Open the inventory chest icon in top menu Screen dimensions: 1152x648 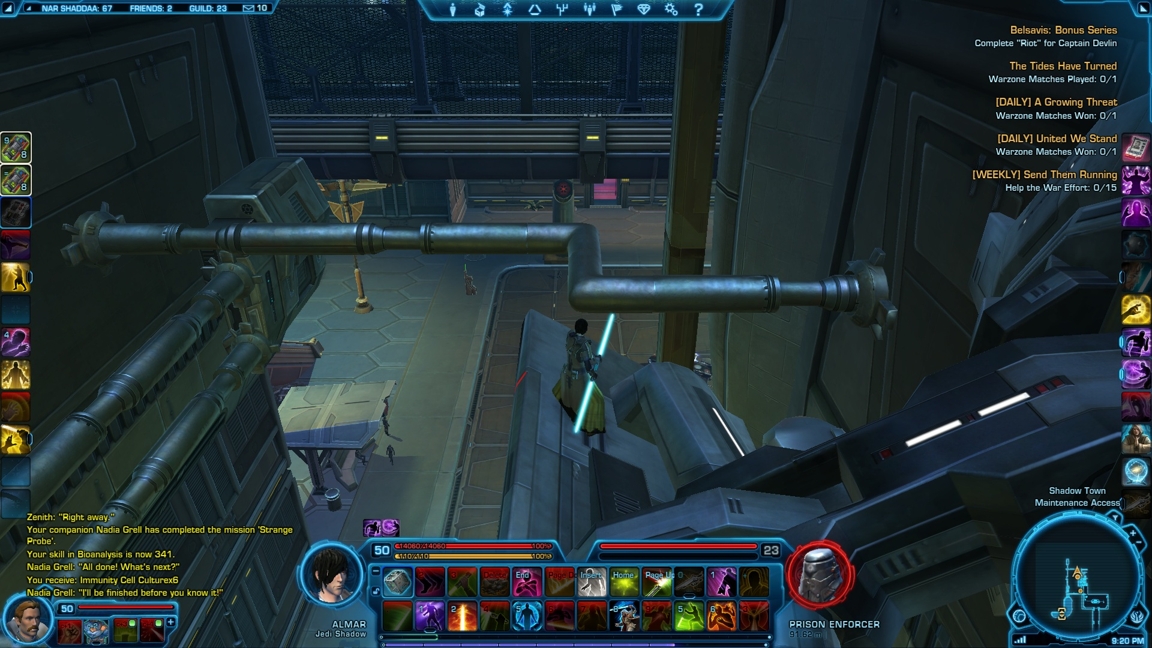[x=480, y=9]
